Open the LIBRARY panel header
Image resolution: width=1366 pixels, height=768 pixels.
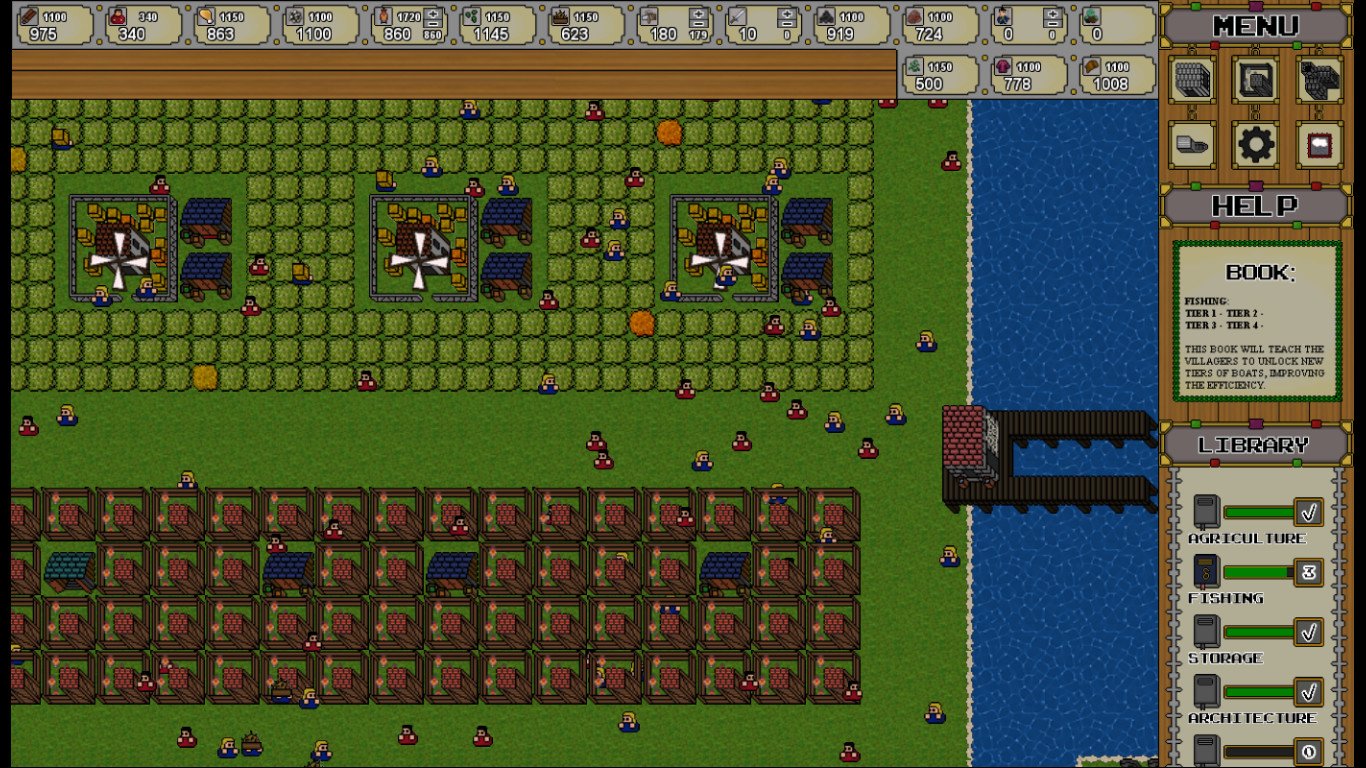[x=1254, y=445]
